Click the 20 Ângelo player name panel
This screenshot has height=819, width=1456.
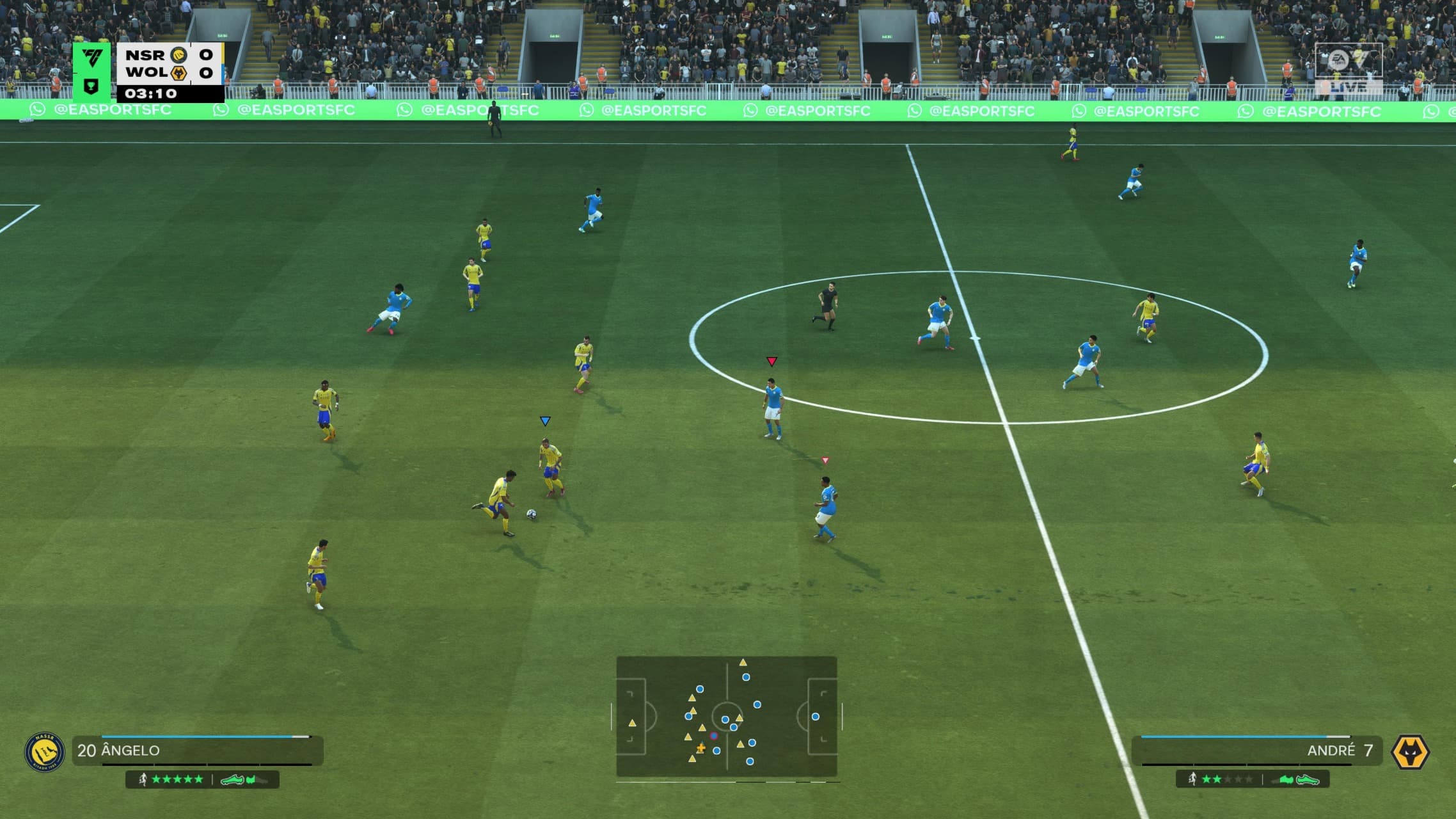(x=197, y=751)
